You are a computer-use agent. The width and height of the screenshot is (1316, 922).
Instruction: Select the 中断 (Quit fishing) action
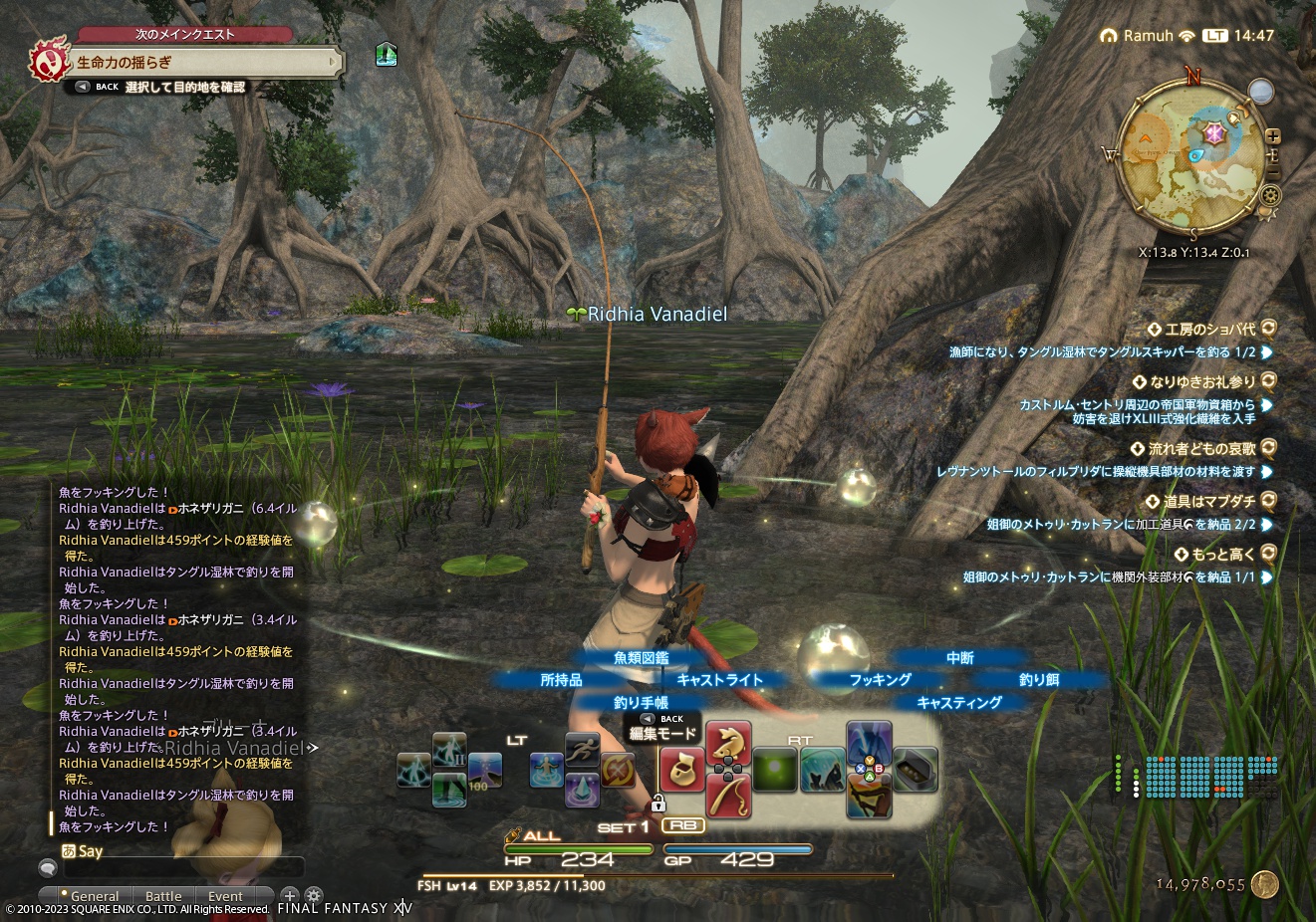click(958, 658)
